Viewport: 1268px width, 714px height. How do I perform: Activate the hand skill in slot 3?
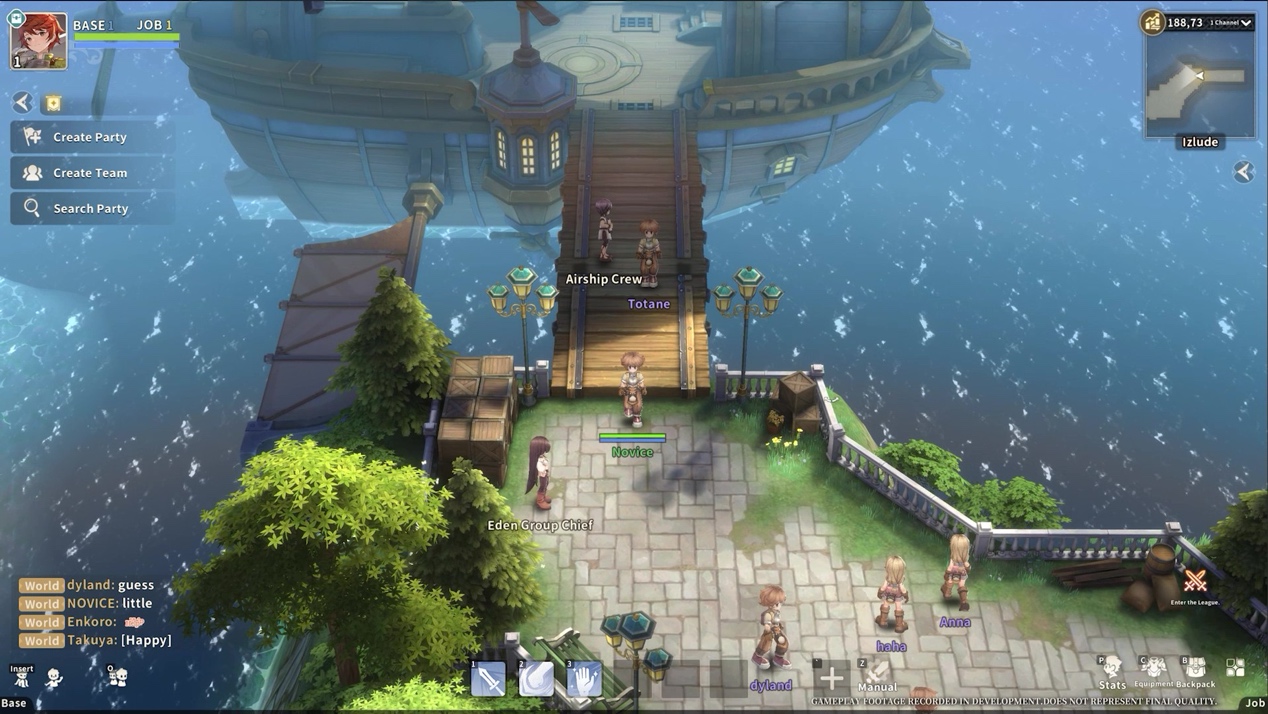584,679
